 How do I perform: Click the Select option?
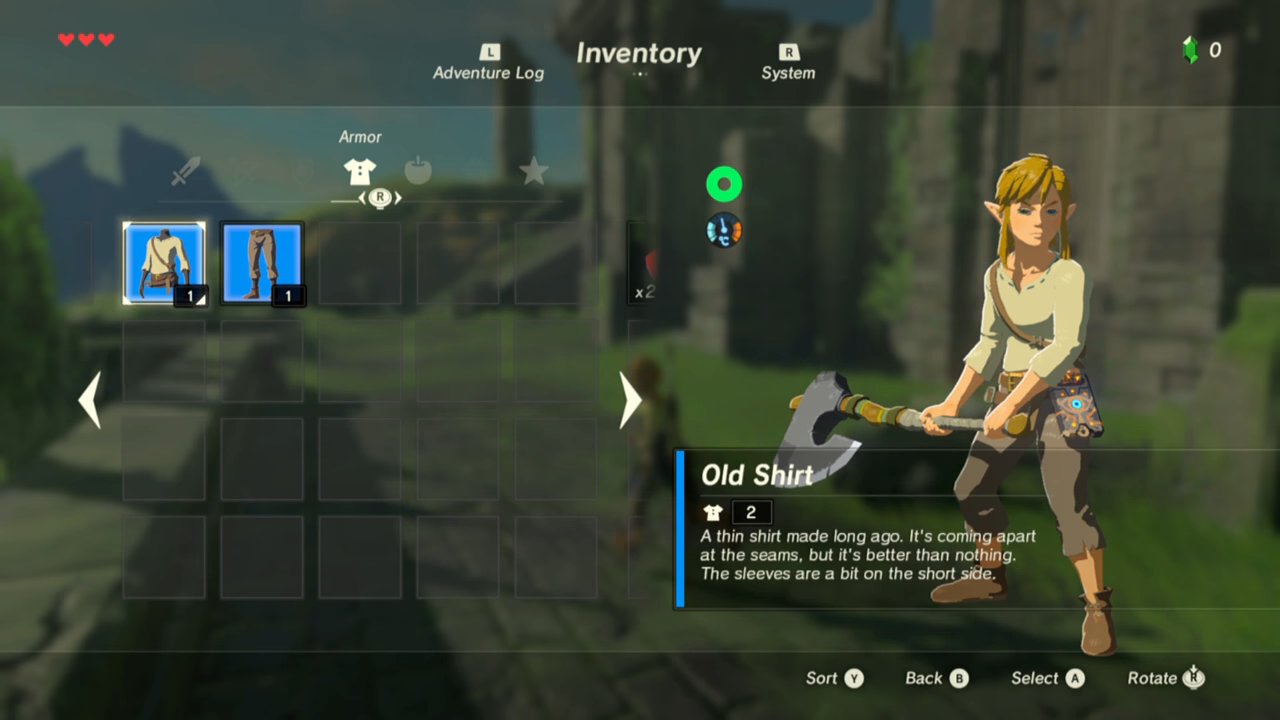pyautogui.click(x=1047, y=678)
